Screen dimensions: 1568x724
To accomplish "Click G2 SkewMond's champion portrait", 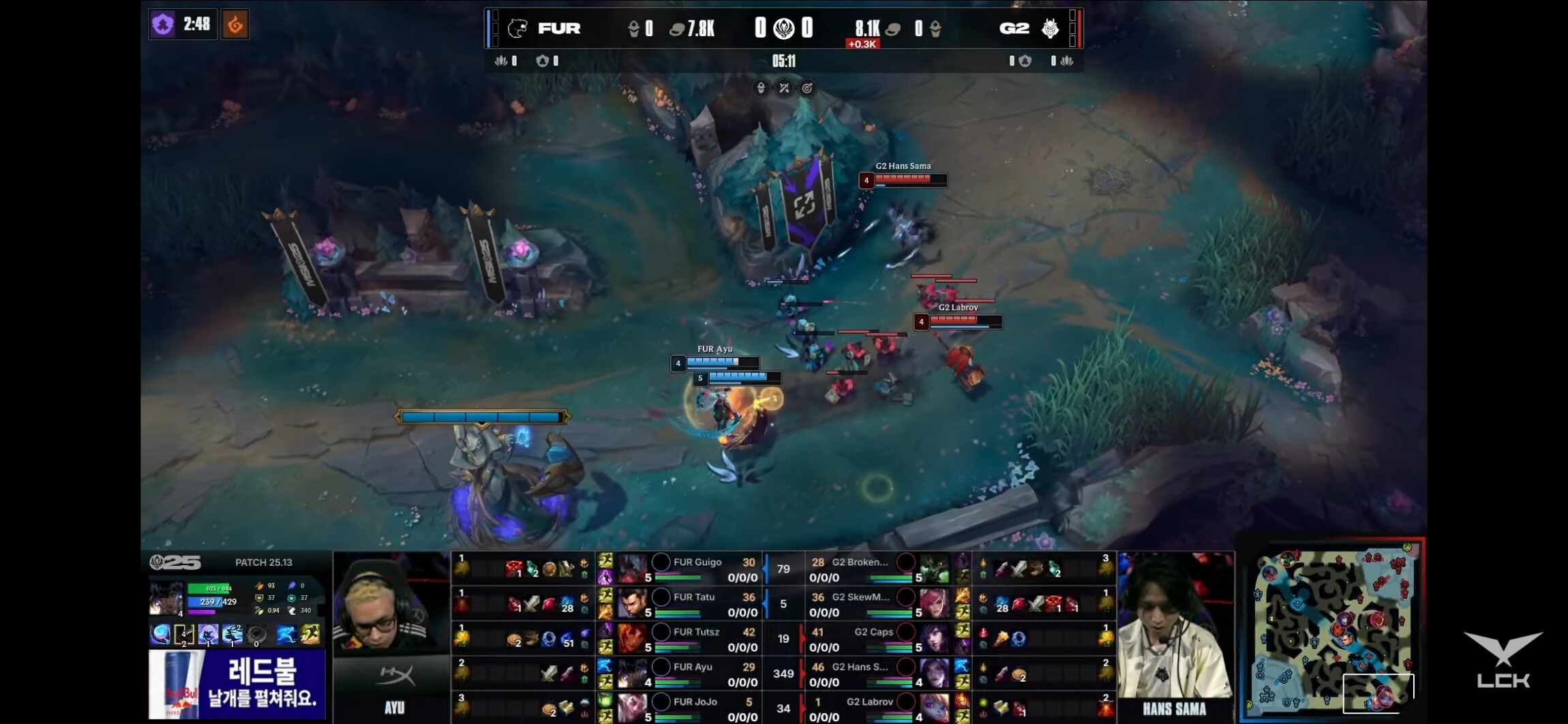I will (933, 603).
